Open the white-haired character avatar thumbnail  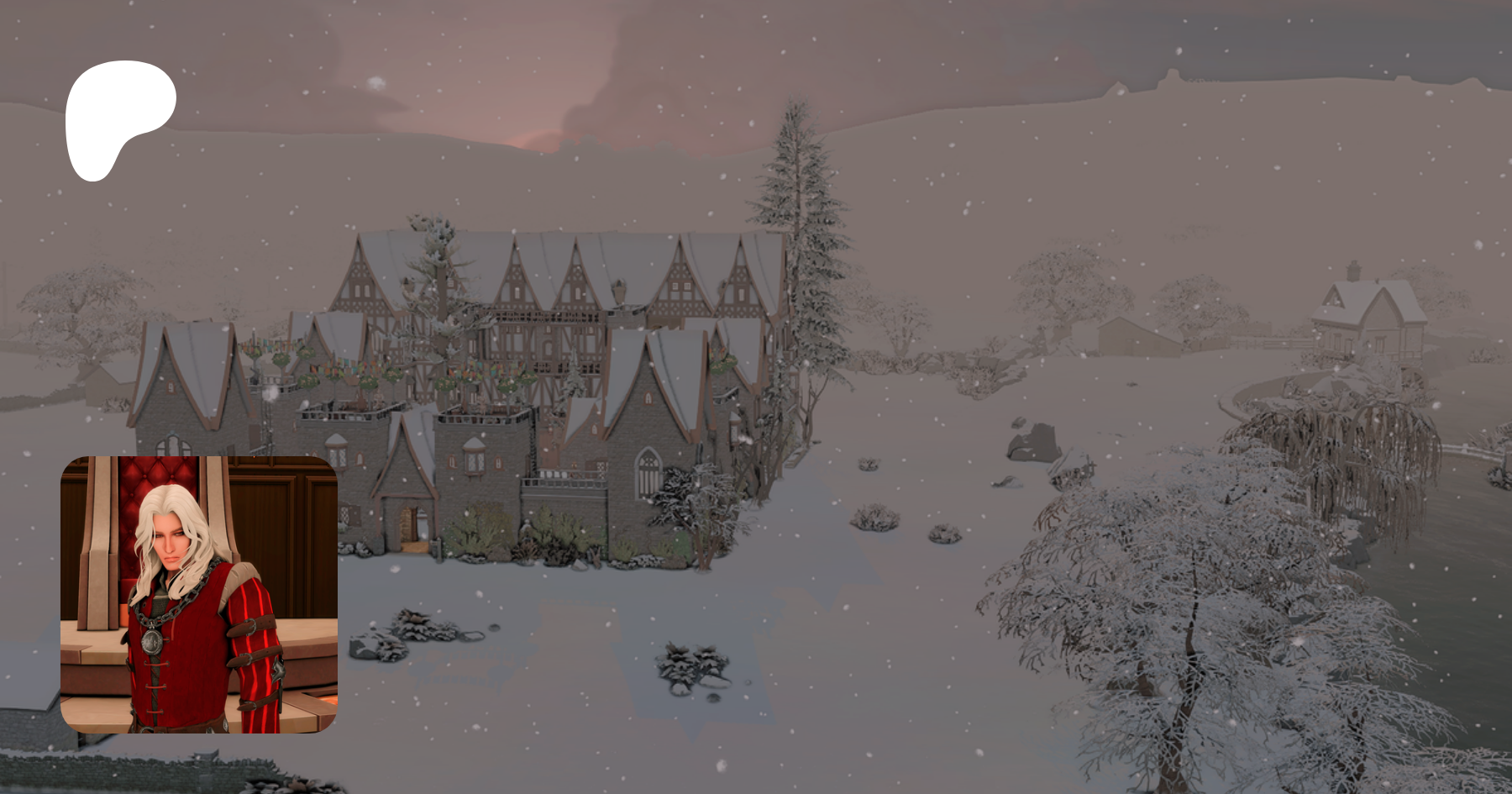tap(199, 594)
